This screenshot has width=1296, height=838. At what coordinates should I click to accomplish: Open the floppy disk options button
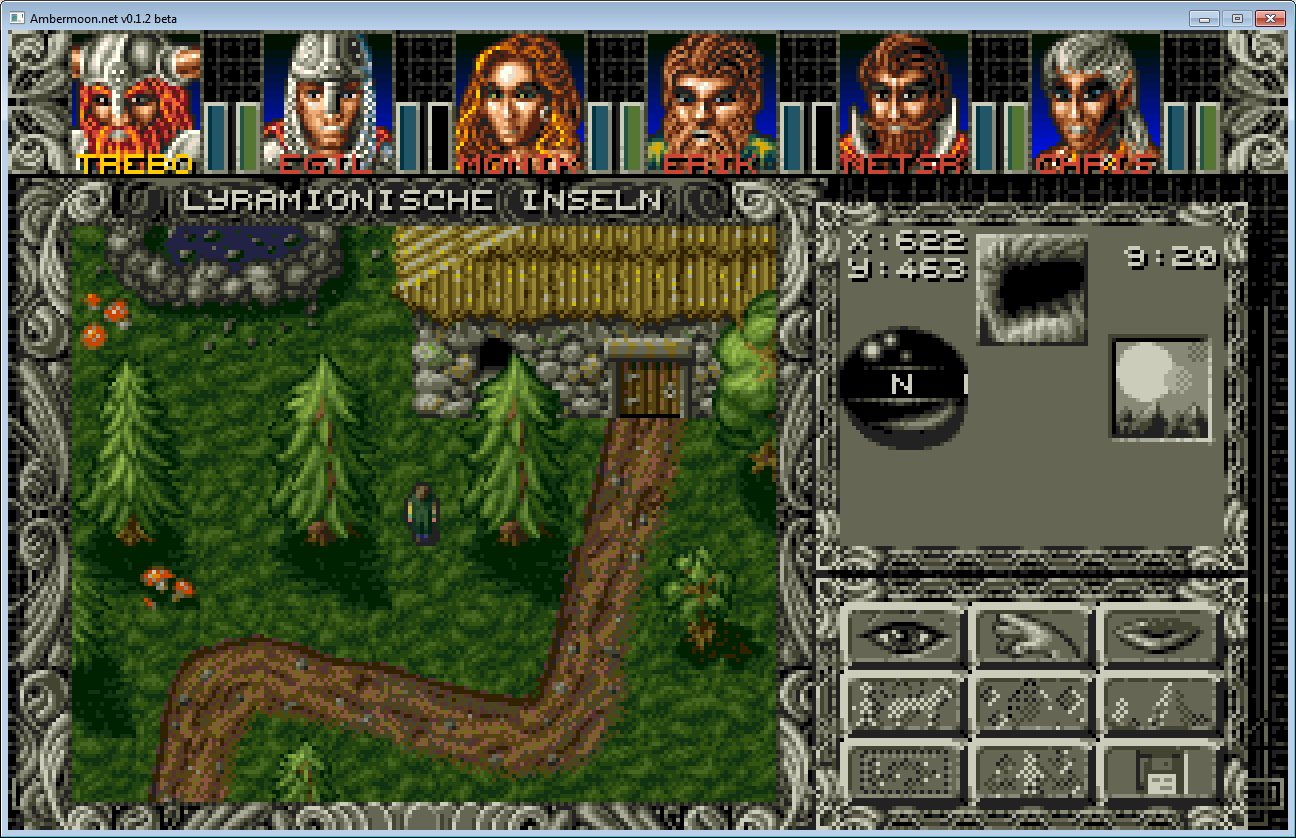coord(1161,771)
